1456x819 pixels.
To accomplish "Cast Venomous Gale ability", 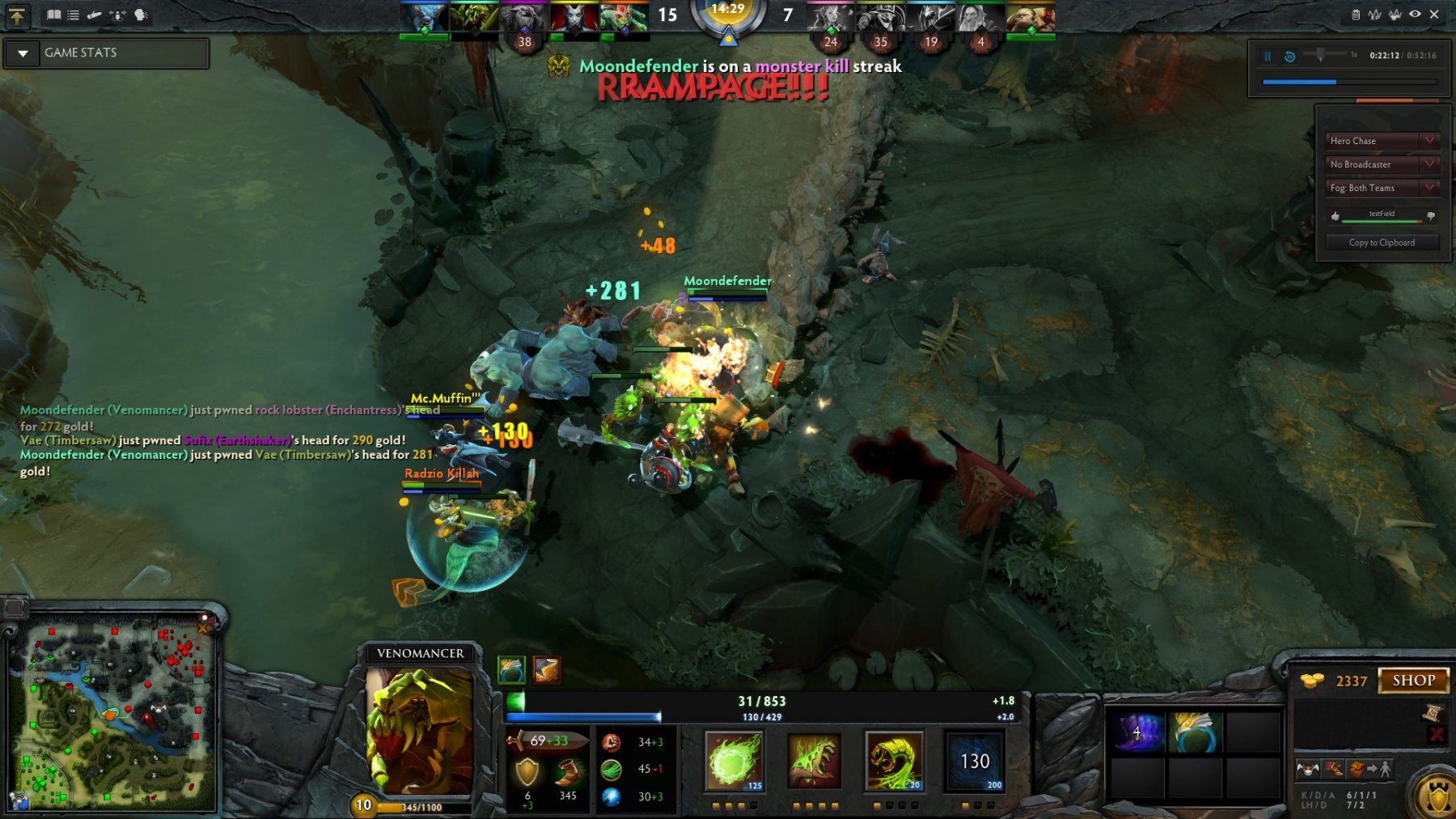I will pyautogui.click(x=734, y=761).
